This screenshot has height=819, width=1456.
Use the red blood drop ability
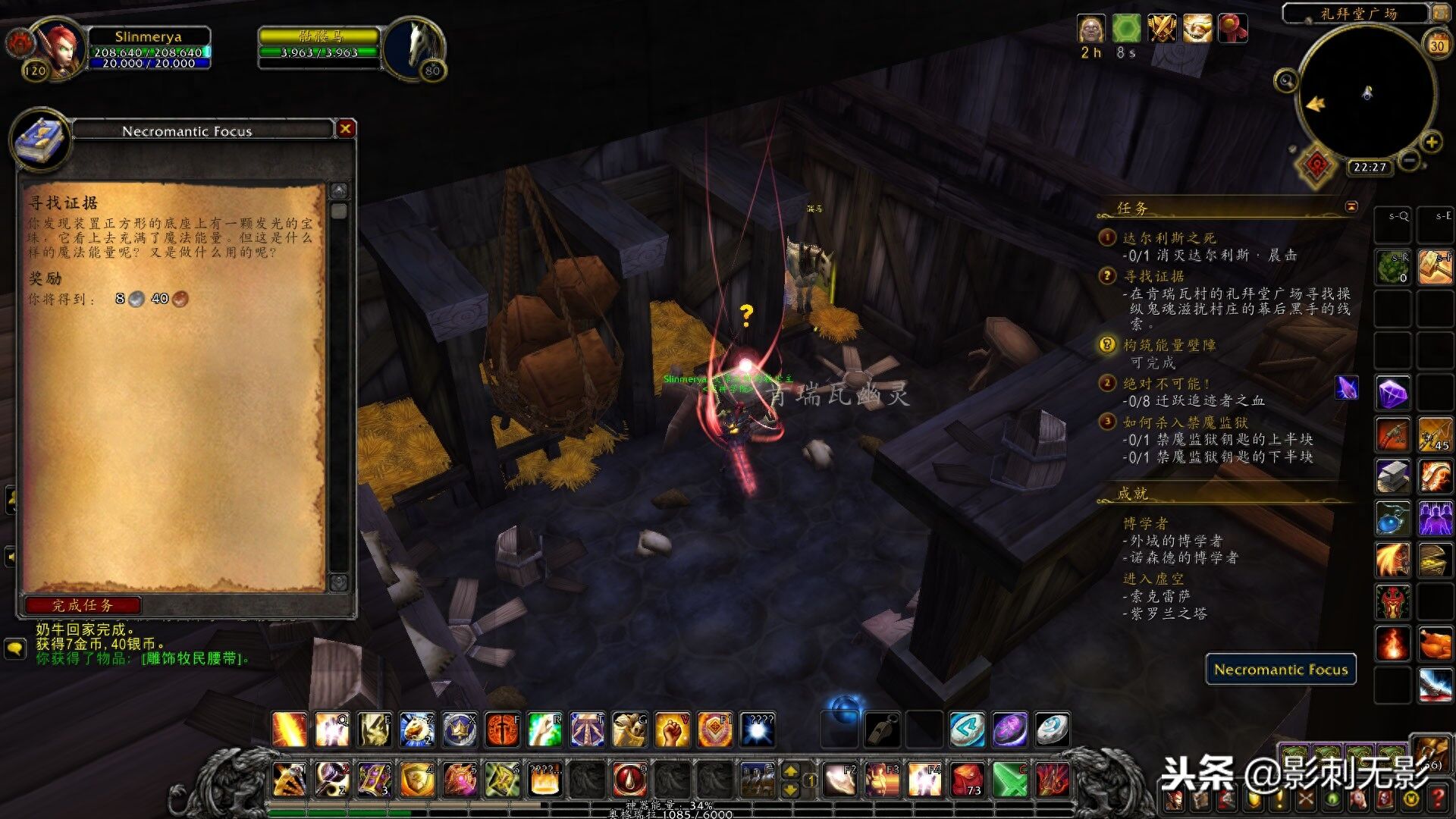629,779
